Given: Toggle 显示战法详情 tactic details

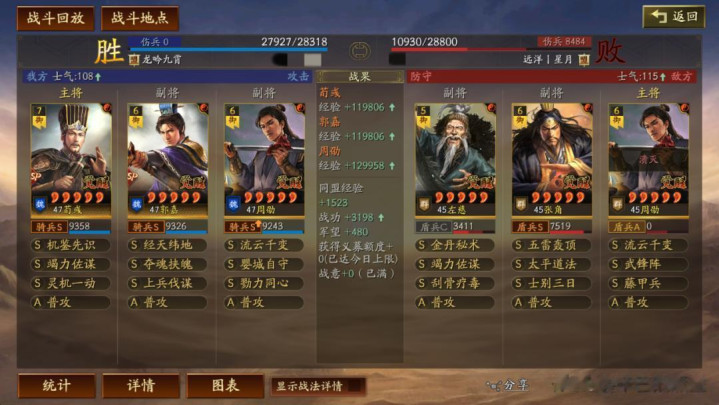Looking at the screenshot, I should pyautogui.click(x=317, y=385).
